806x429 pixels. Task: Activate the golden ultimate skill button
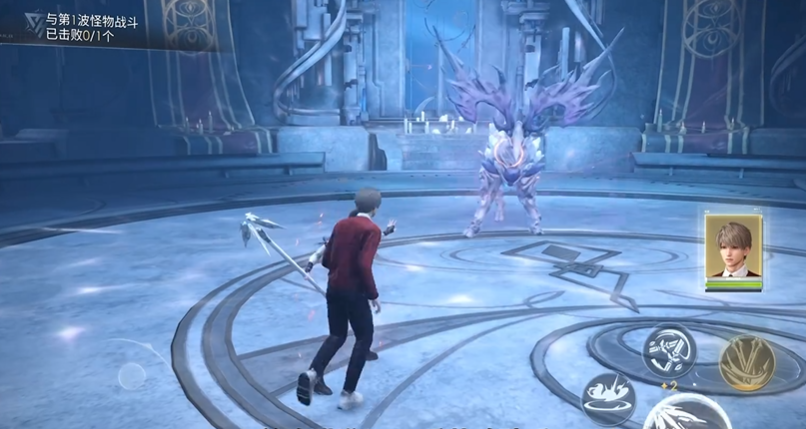click(x=747, y=362)
